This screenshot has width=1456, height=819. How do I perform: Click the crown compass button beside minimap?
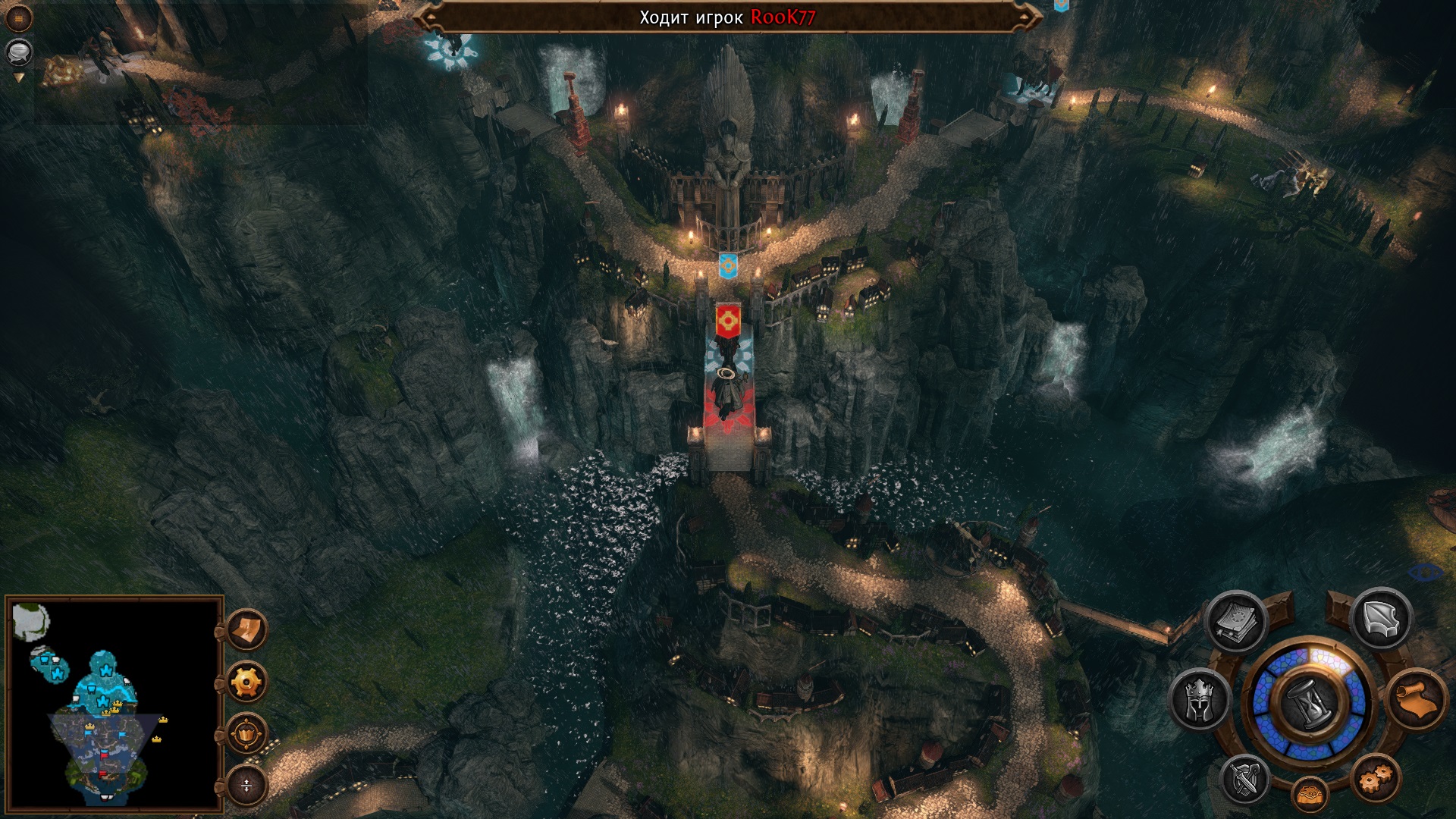pyautogui.click(x=246, y=734)
